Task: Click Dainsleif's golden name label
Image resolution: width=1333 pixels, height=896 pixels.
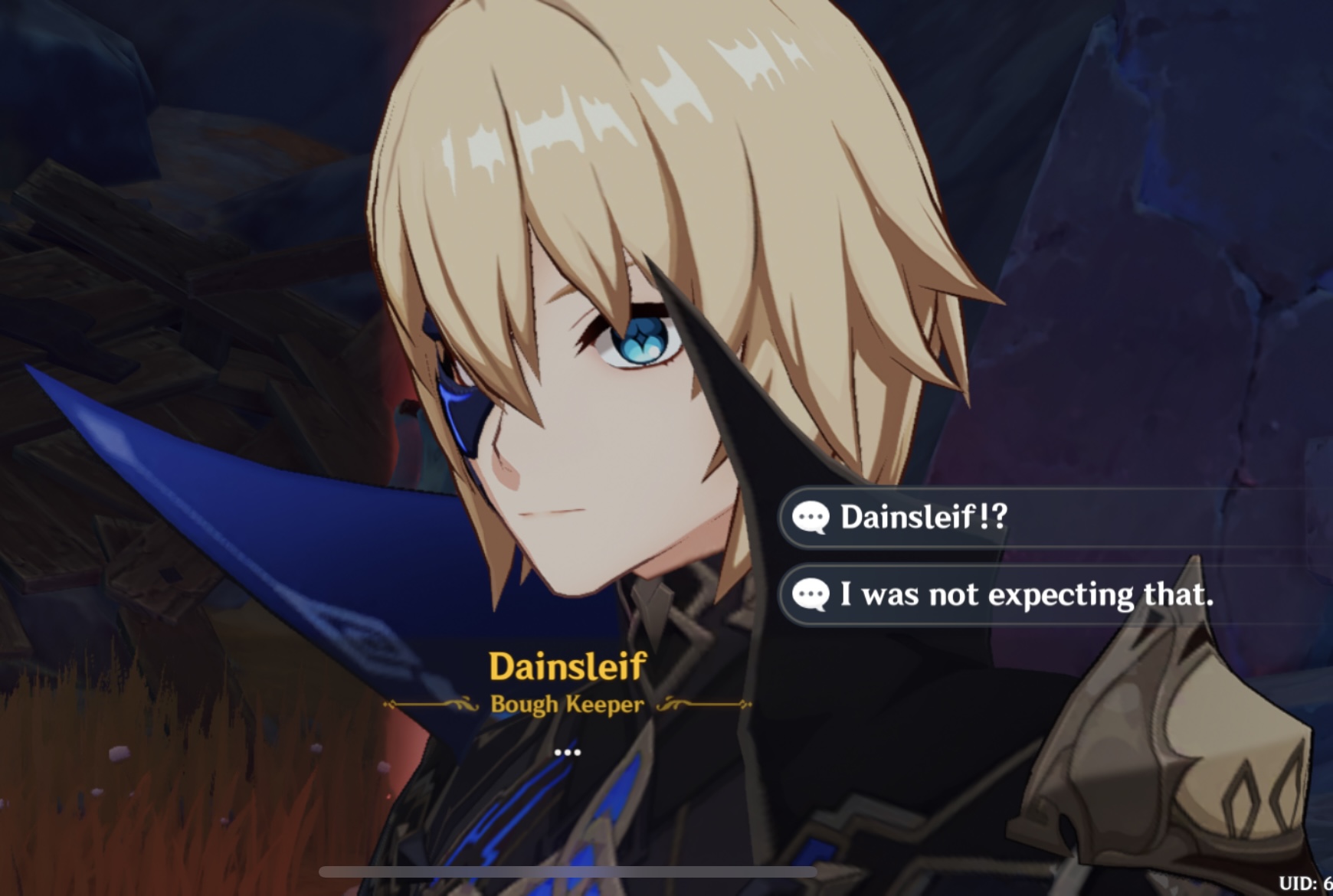Action: pos(565,667)
